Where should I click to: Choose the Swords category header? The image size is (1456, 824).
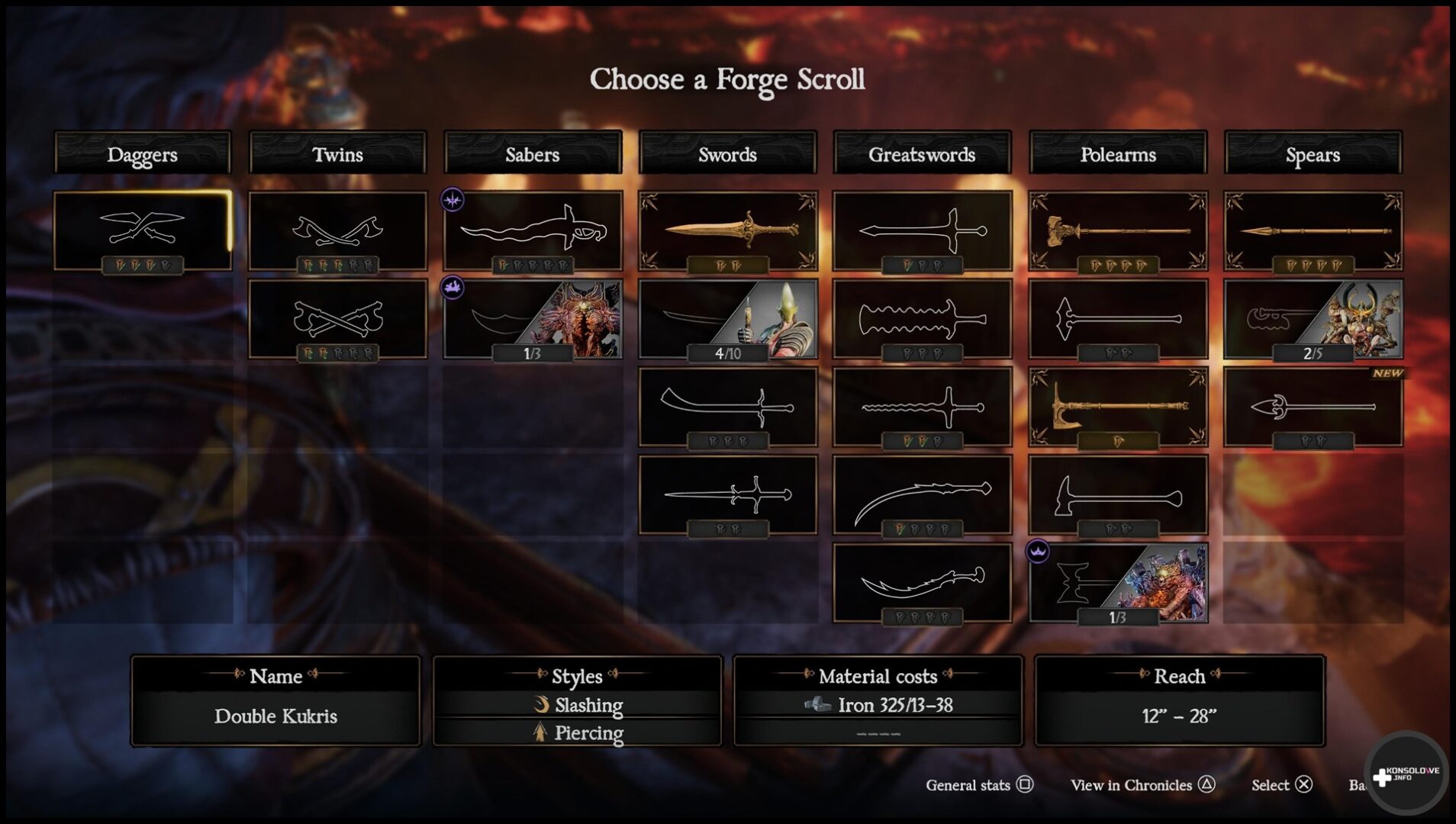tap(727, 153)
